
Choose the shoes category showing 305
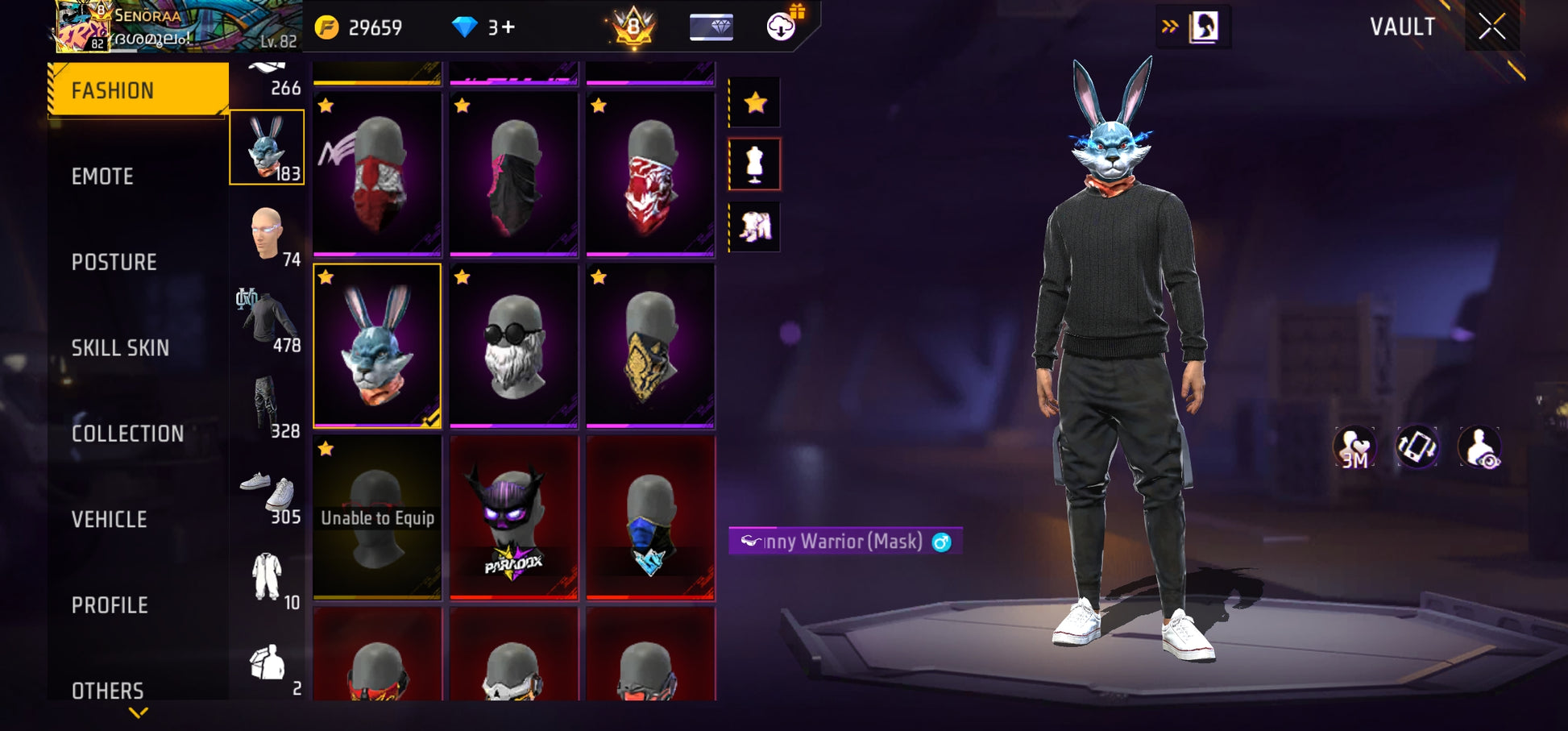268,492
